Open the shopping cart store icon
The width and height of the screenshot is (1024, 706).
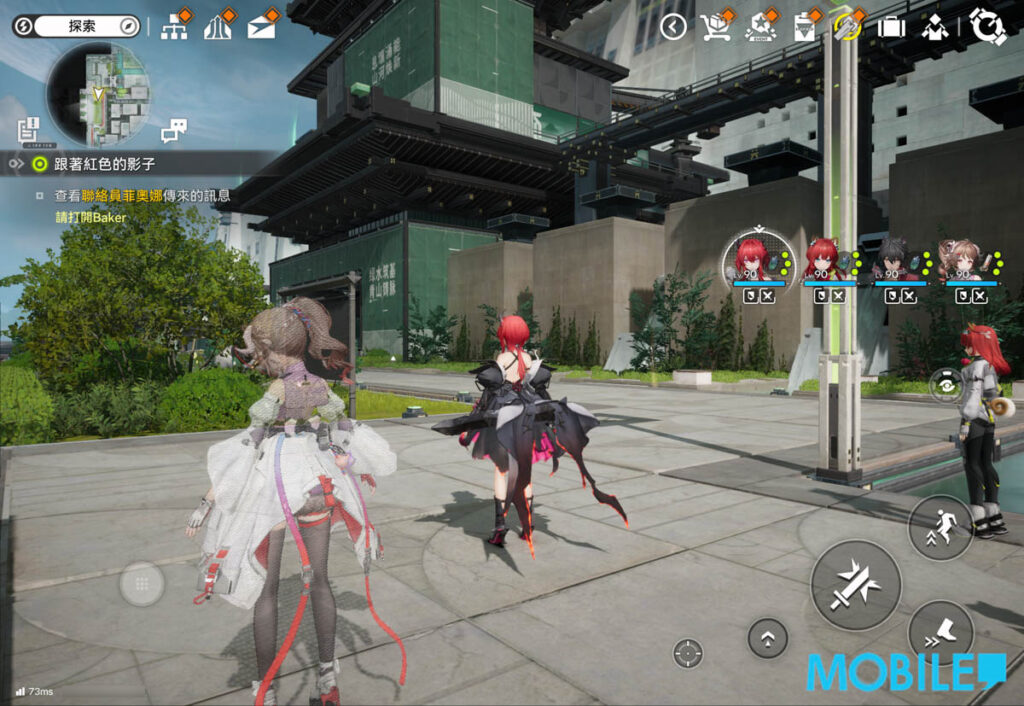715,27
